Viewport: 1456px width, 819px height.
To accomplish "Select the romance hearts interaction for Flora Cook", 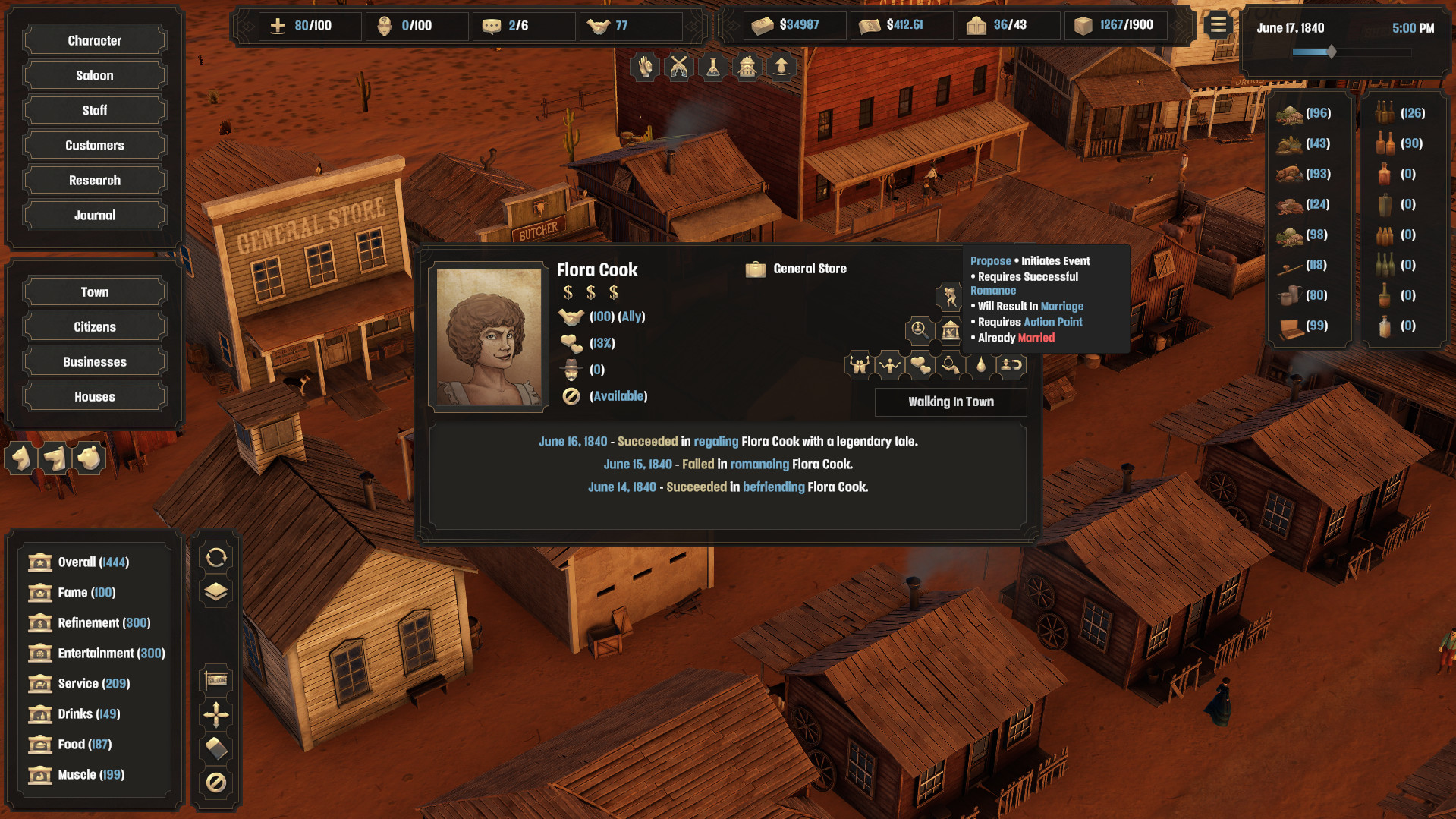I will (920, 364).
